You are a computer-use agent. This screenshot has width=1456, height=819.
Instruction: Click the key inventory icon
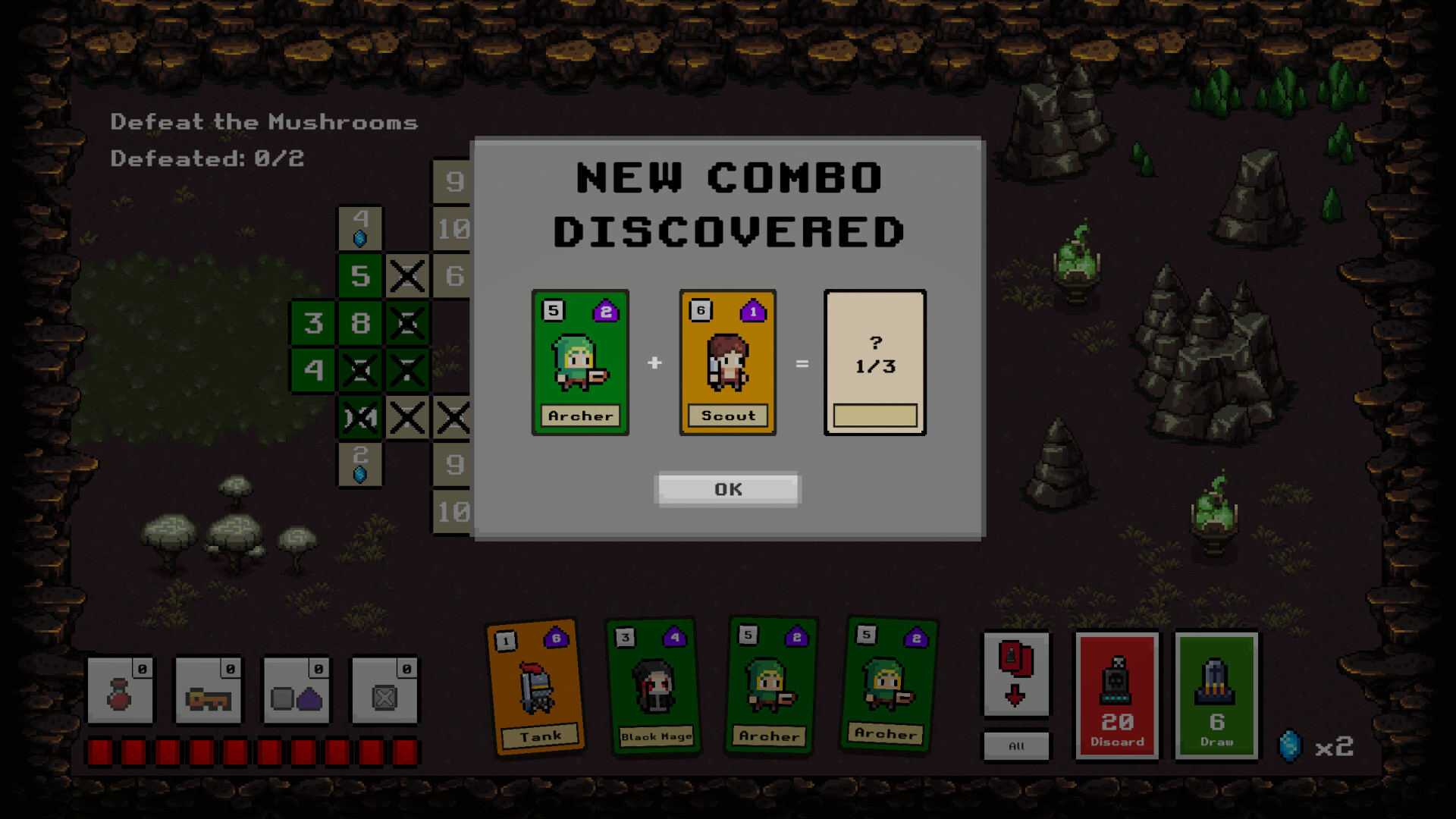coord(209,691)
